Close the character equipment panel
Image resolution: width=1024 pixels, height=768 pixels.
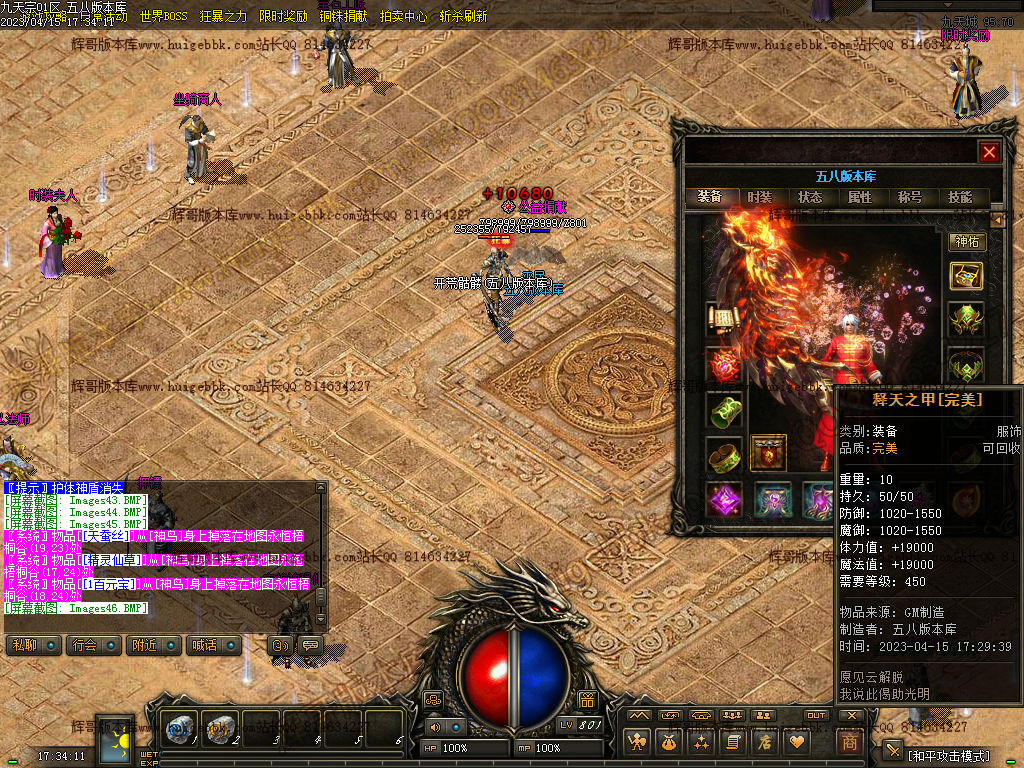coord(989,152)
